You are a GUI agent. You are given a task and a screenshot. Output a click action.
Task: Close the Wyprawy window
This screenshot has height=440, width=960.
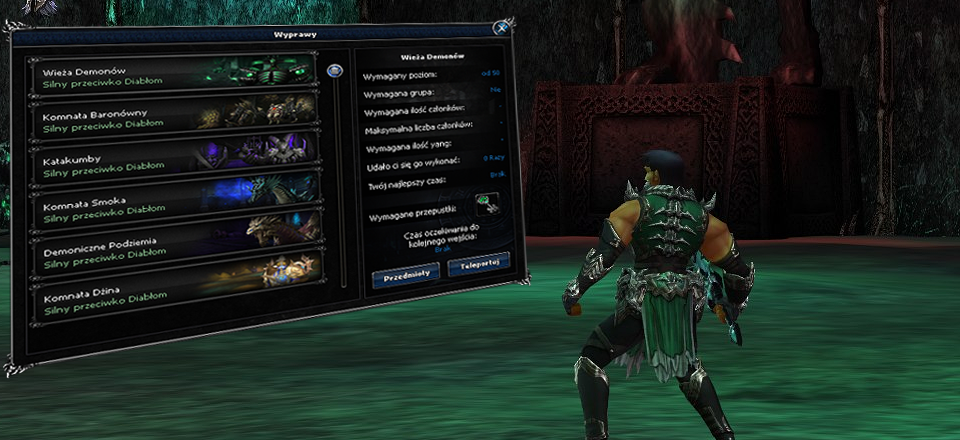coord(501,28)
